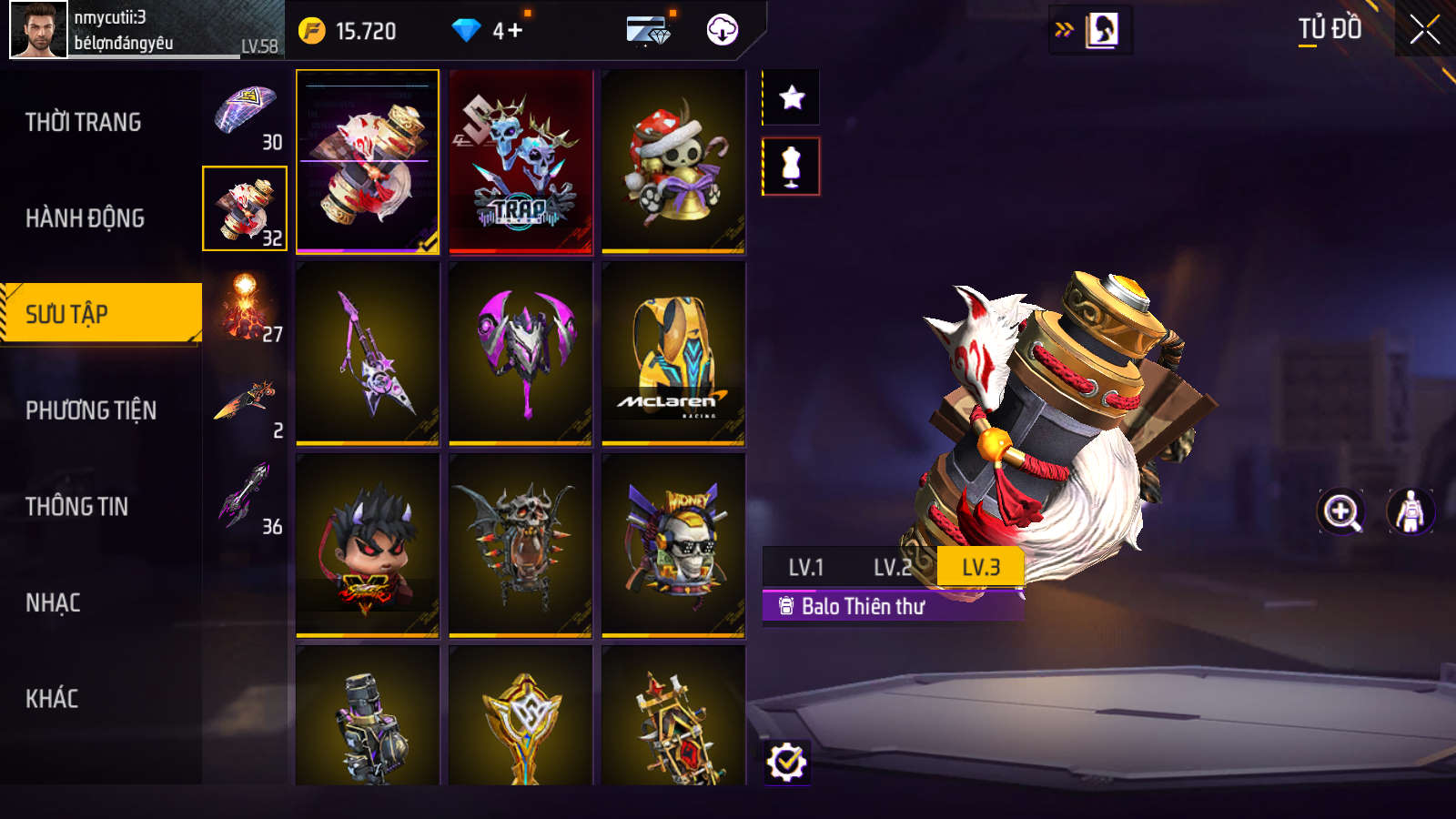Switch to the HÀNH ĐỘNG tab

point(85,218)
